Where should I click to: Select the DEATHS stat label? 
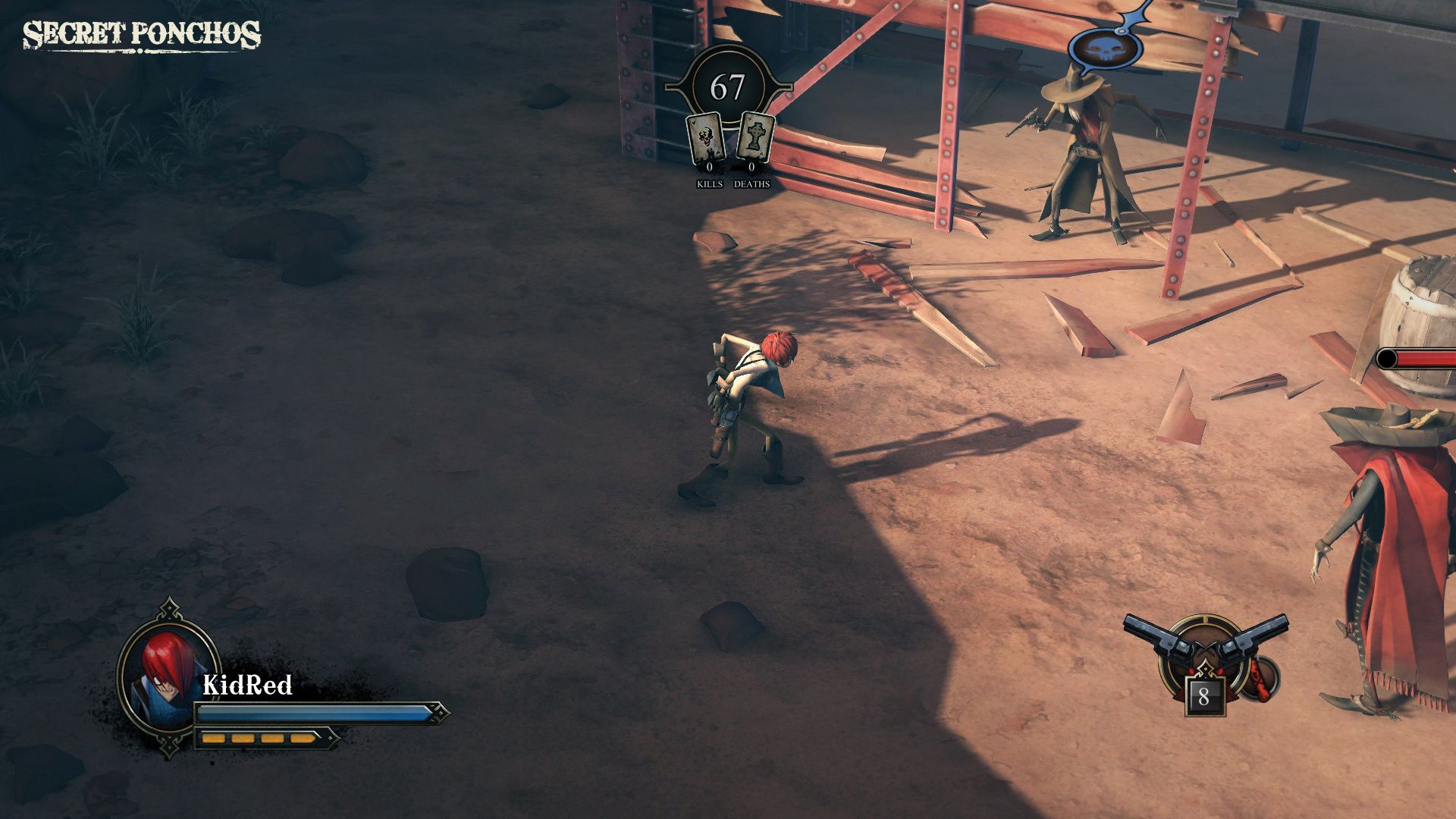point(752,184)
